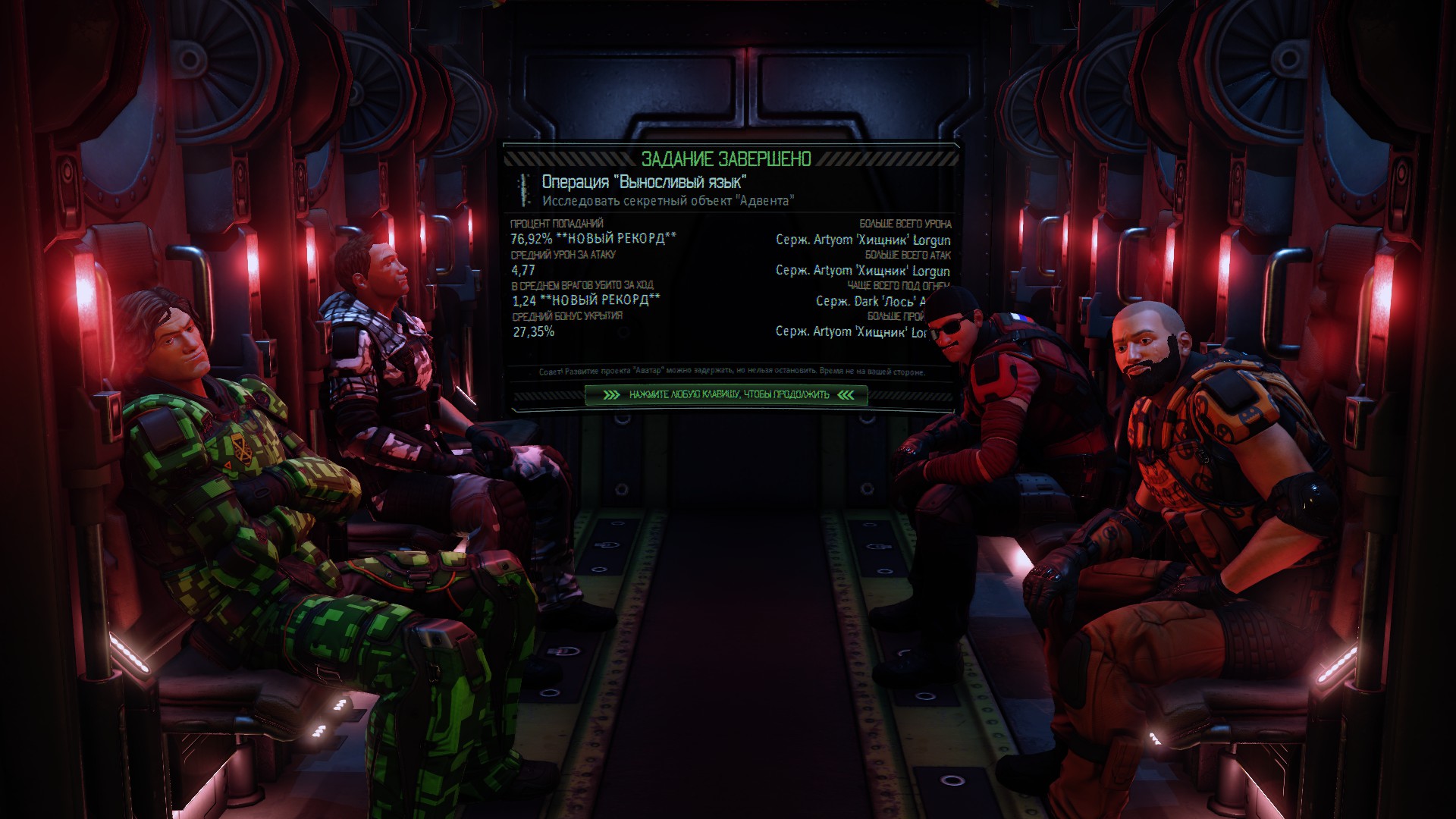Click the mission objective subtitle Исследовать секретный объект

click(669, 201)
